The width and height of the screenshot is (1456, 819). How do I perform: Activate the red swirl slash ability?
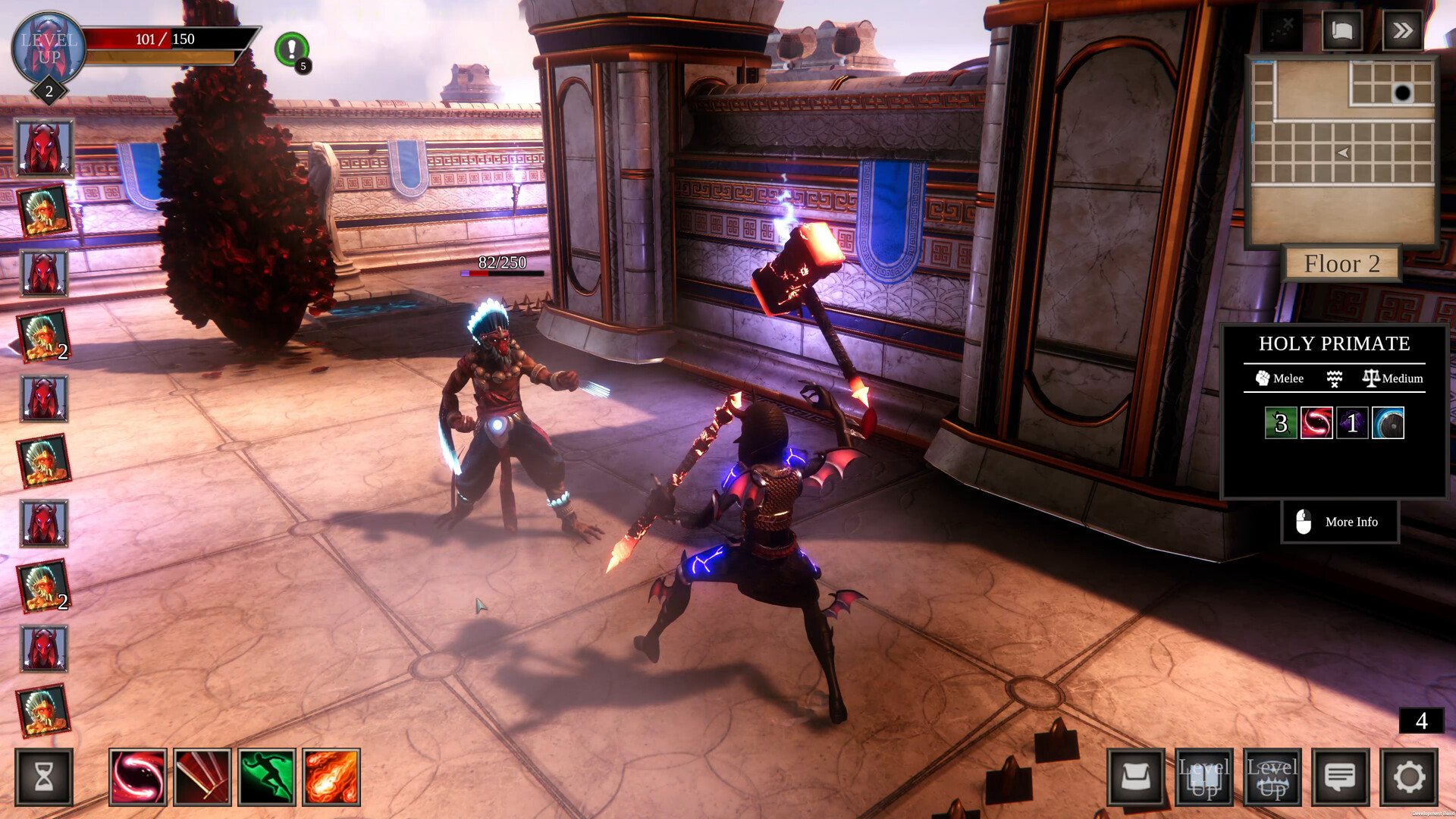coord(137,777)
